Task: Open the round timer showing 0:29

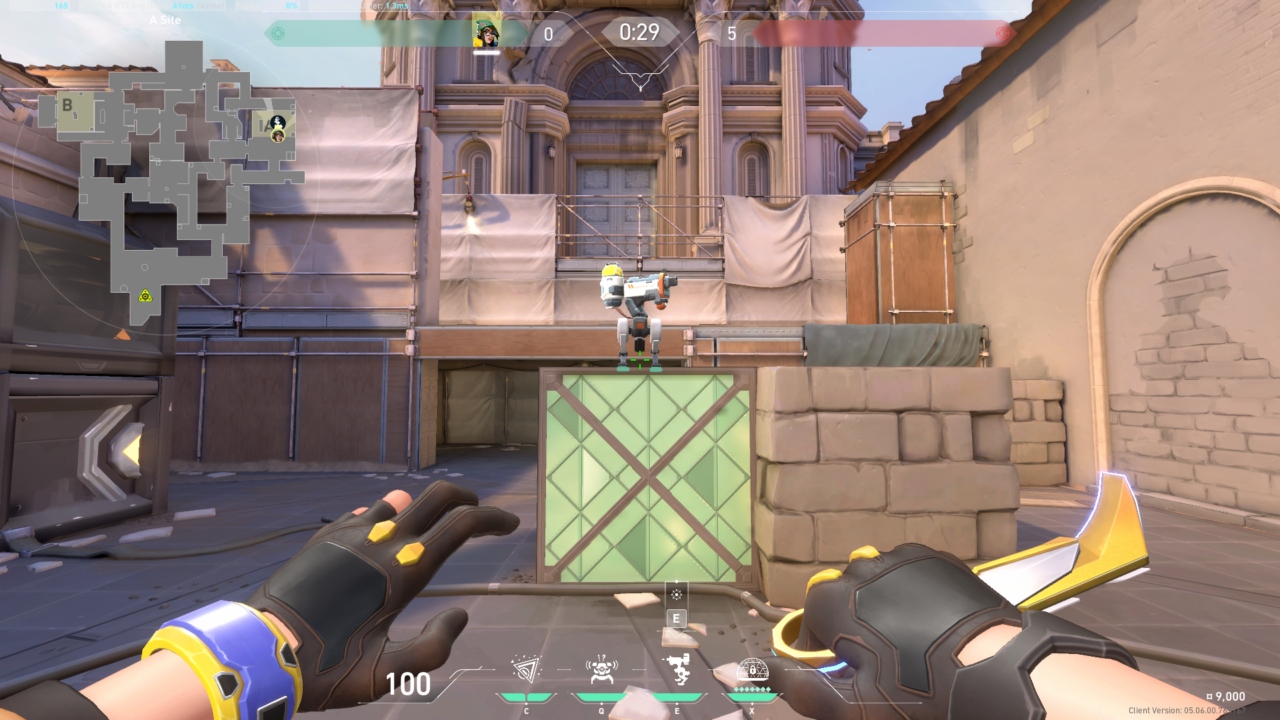Action: (640, 31)
